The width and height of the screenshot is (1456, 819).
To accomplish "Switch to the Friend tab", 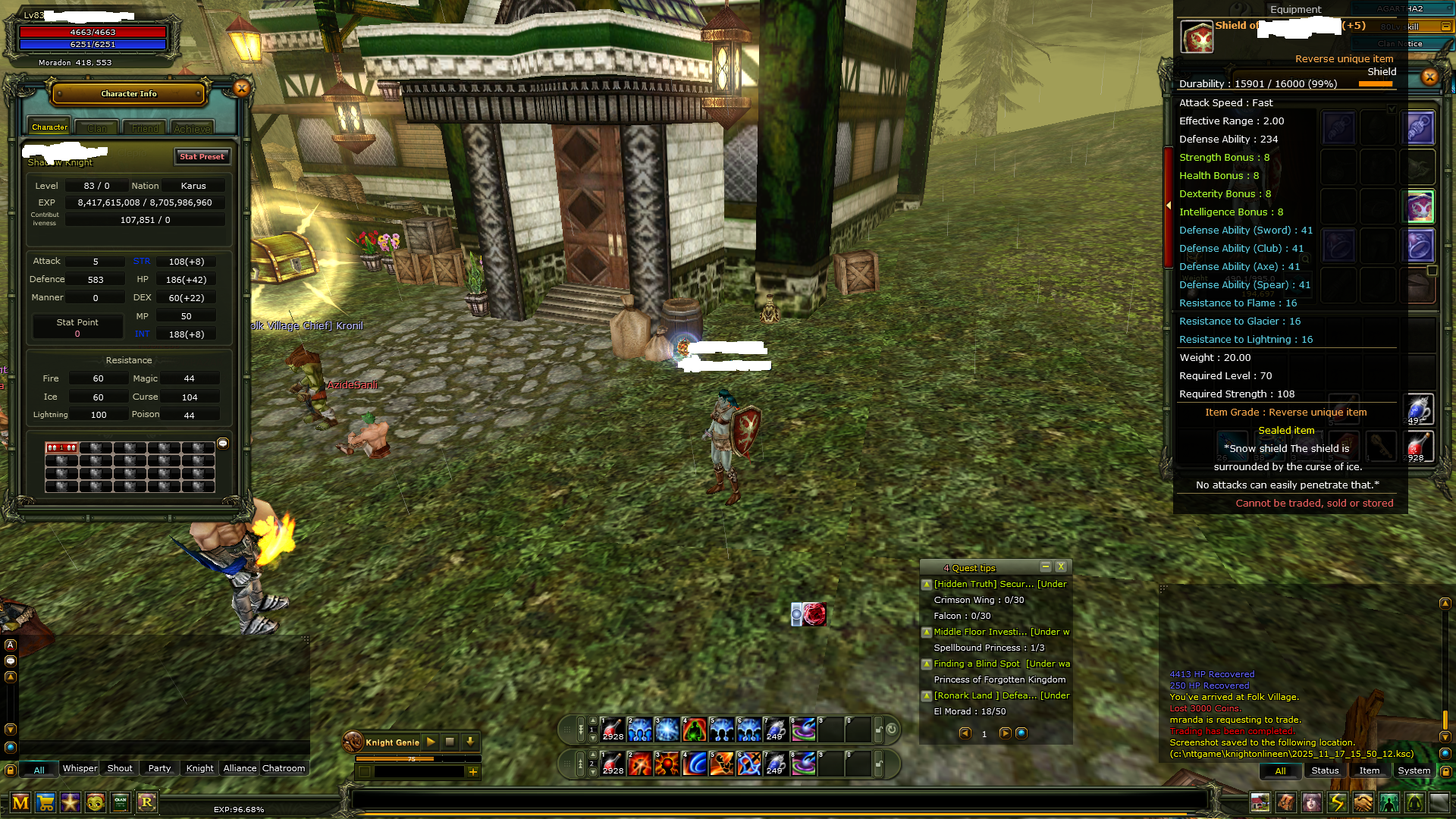I will click(x=145, y=128).
